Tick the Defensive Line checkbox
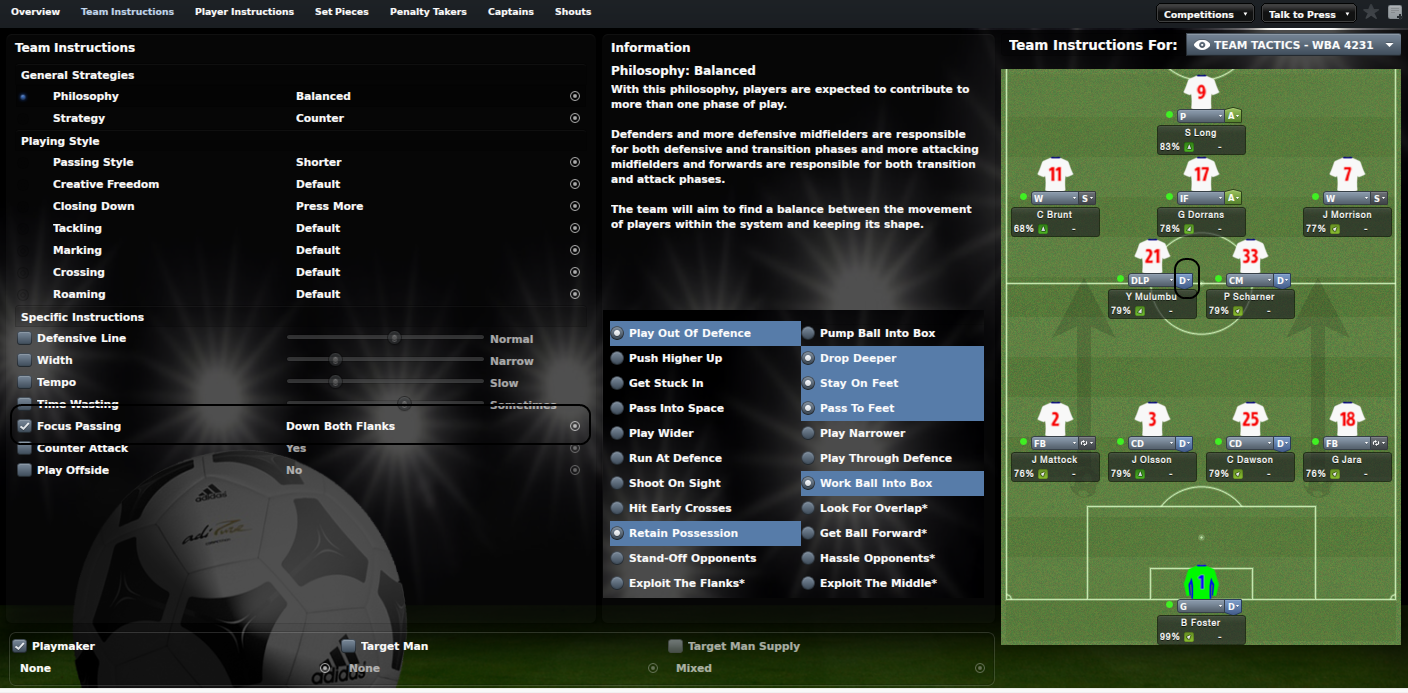The image size is (1408, 693). (25, 338)
